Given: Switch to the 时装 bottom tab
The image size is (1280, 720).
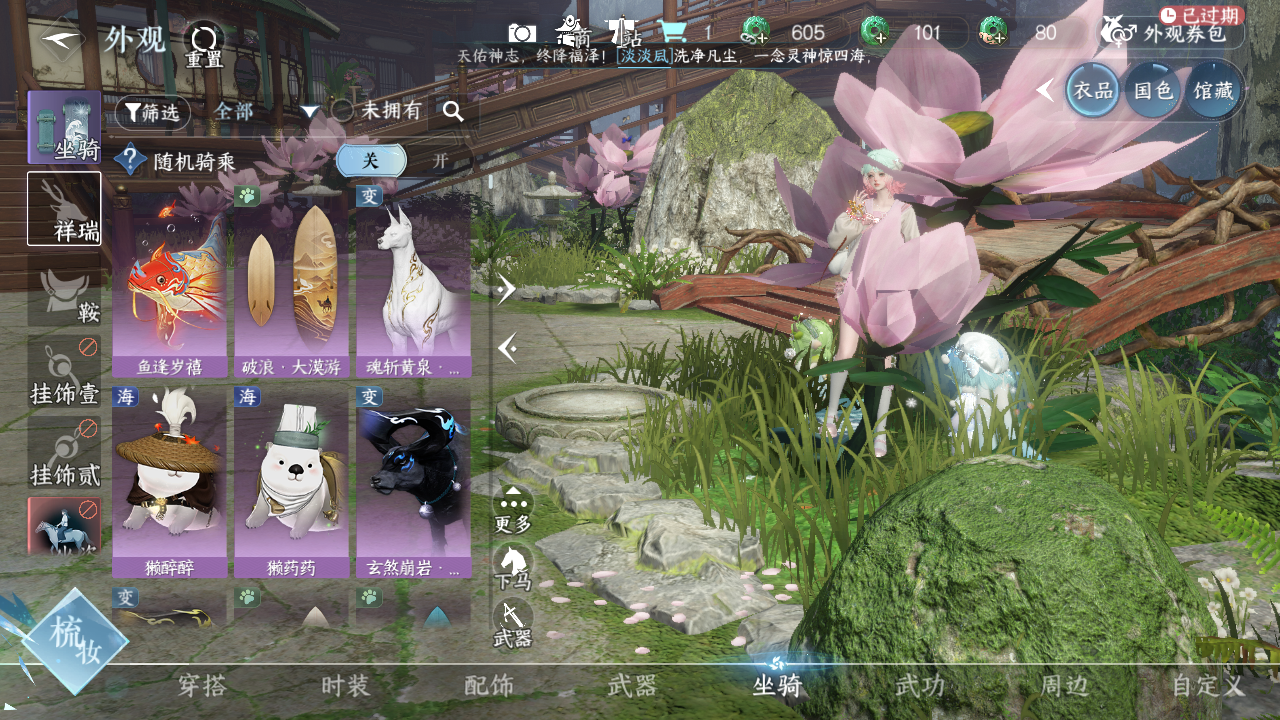Looking at the screenshot, I should pyautogui.click(x=346, y=686).
